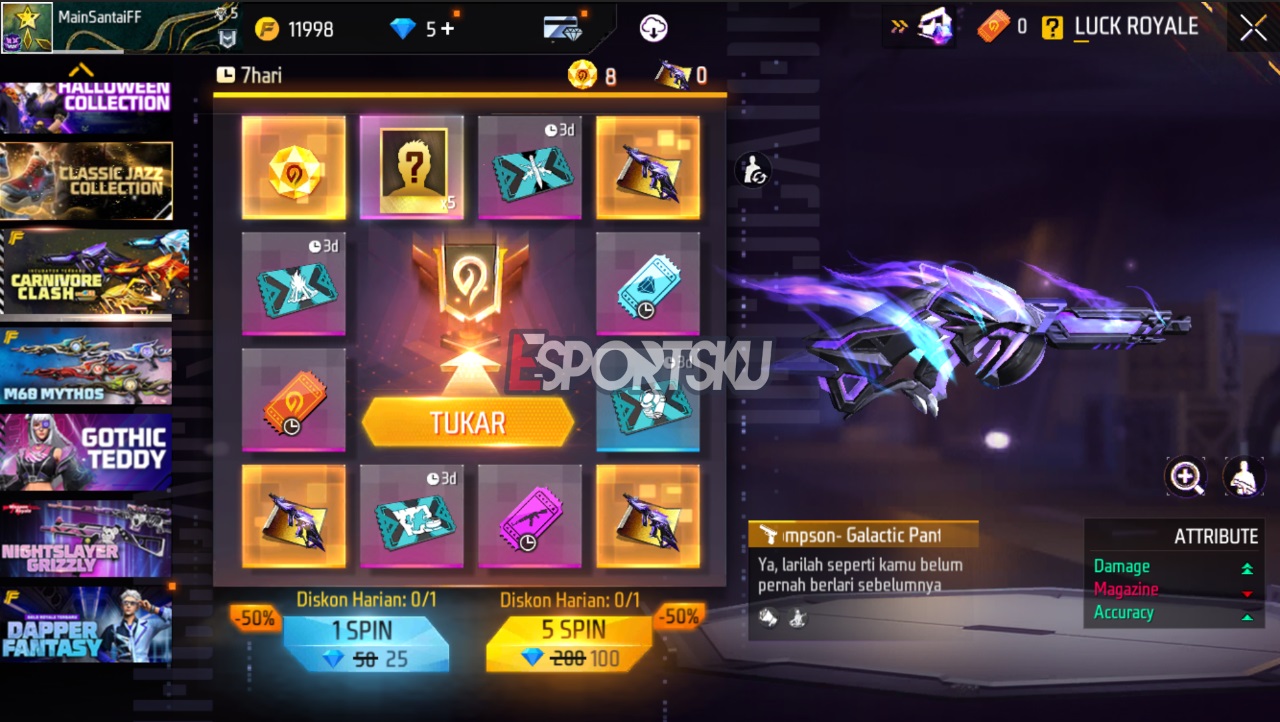
Task: Open the Classic Jazz Collection tab
Action: click(87, 180)
